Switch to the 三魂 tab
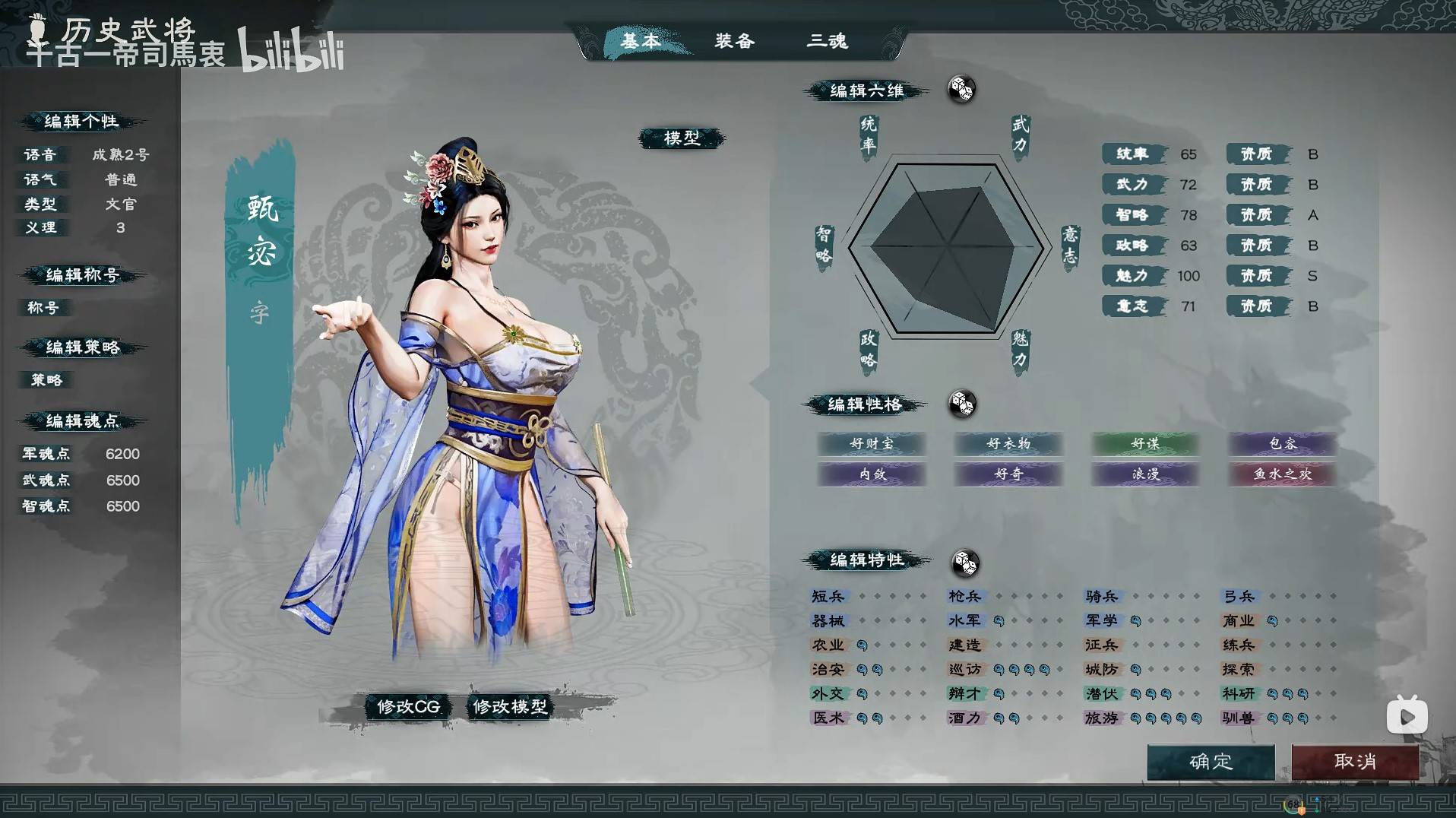 (x=828, y=42)
